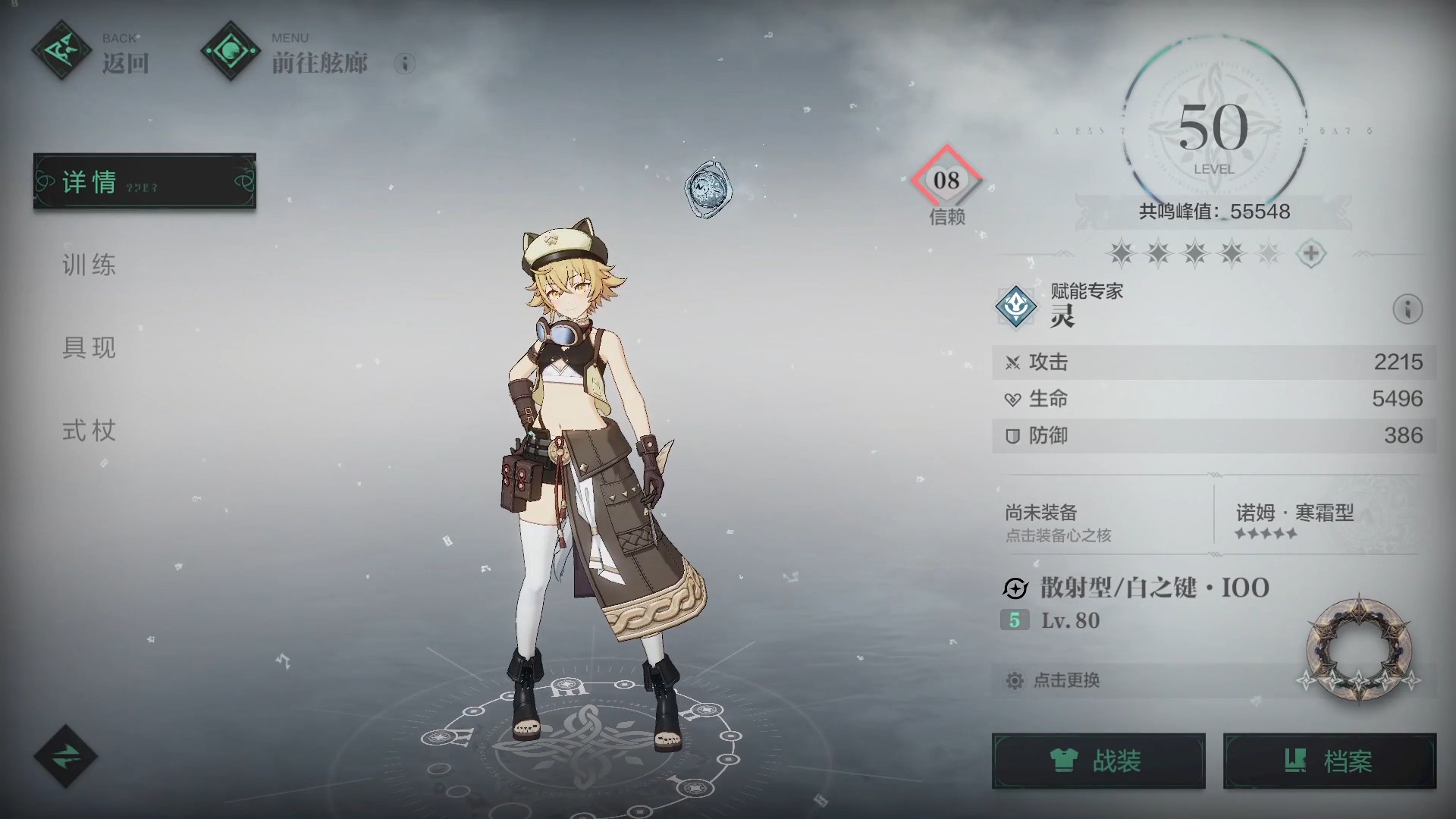
Task: Switch to the 式杖 tab
Action: (x=89, y=431)
